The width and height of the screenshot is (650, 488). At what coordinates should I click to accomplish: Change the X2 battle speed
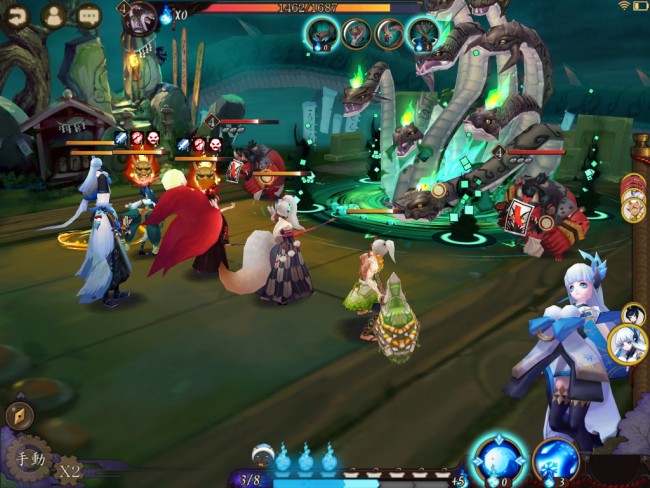(69, 469)
